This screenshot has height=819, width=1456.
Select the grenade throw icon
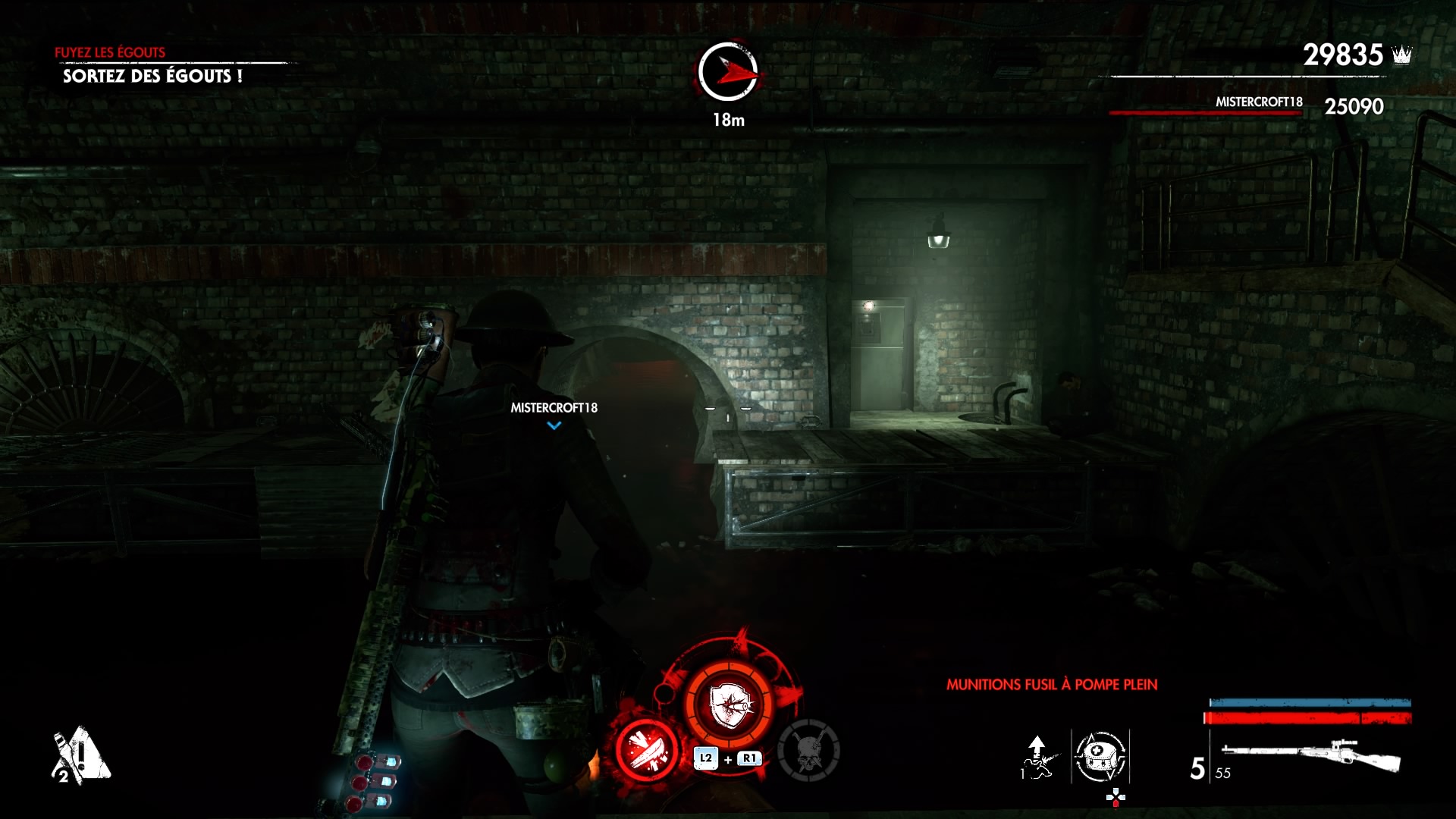click(1037, 757)
